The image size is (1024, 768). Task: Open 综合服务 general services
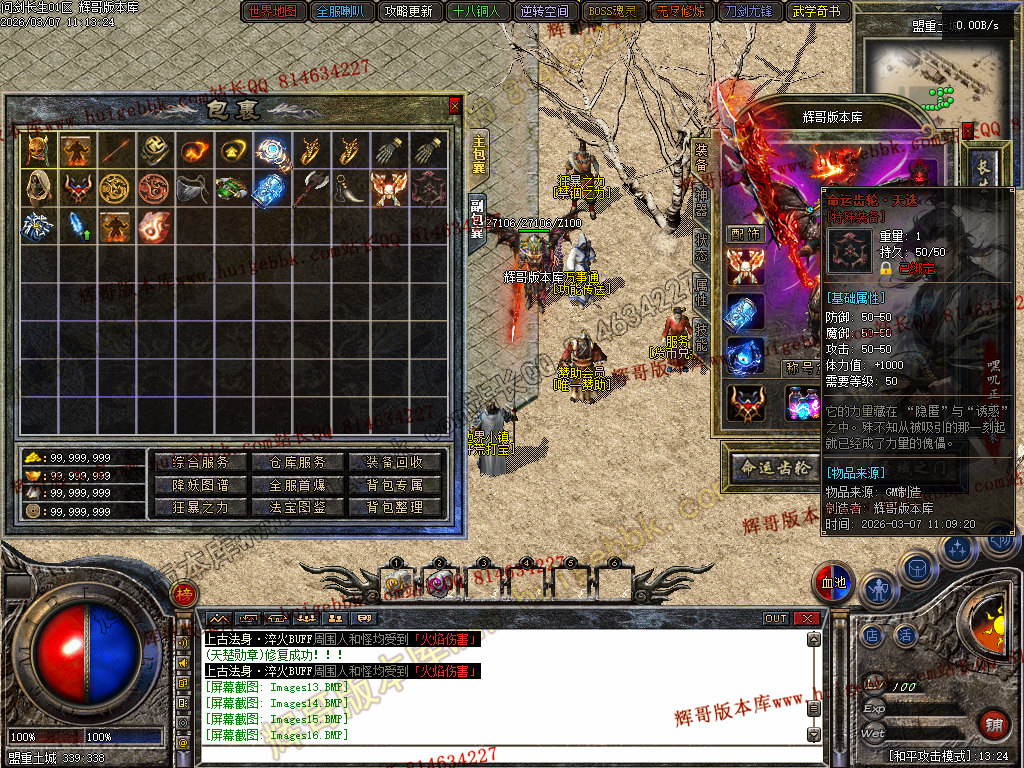tap(201, 462)
